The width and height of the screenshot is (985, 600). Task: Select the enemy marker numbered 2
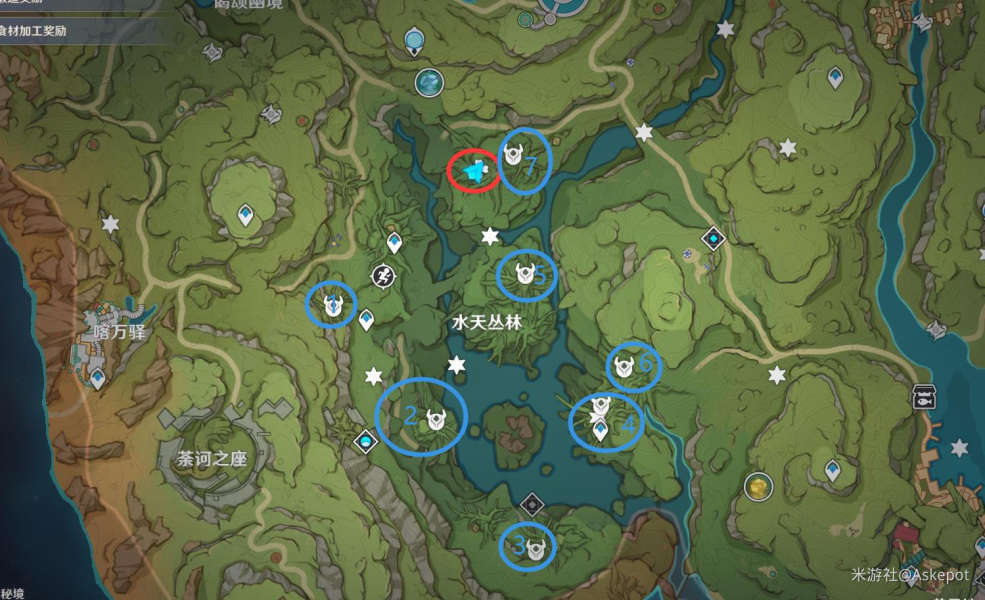tap(435, 420)
